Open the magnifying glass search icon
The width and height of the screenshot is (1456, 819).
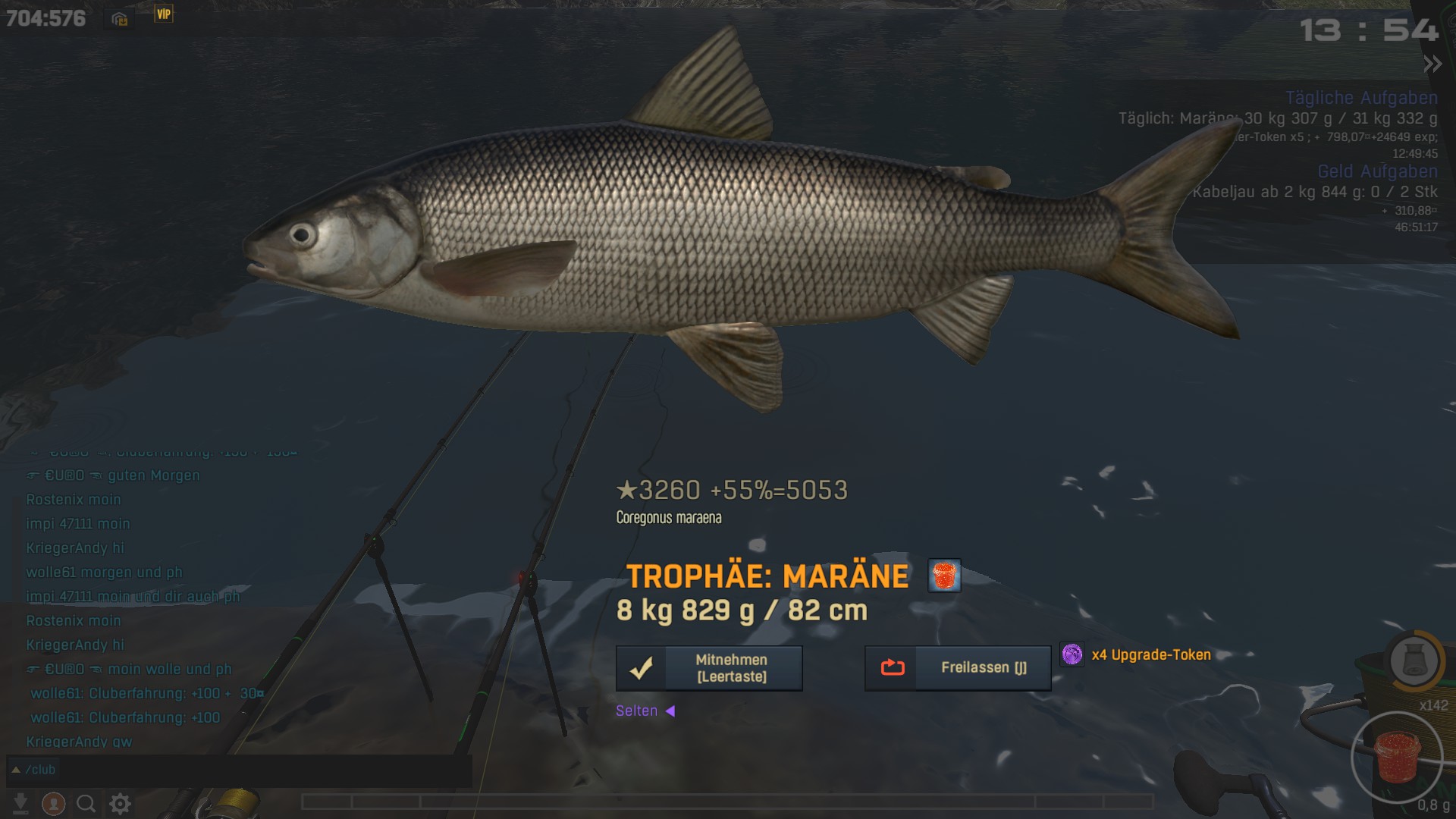coord(86,803)
